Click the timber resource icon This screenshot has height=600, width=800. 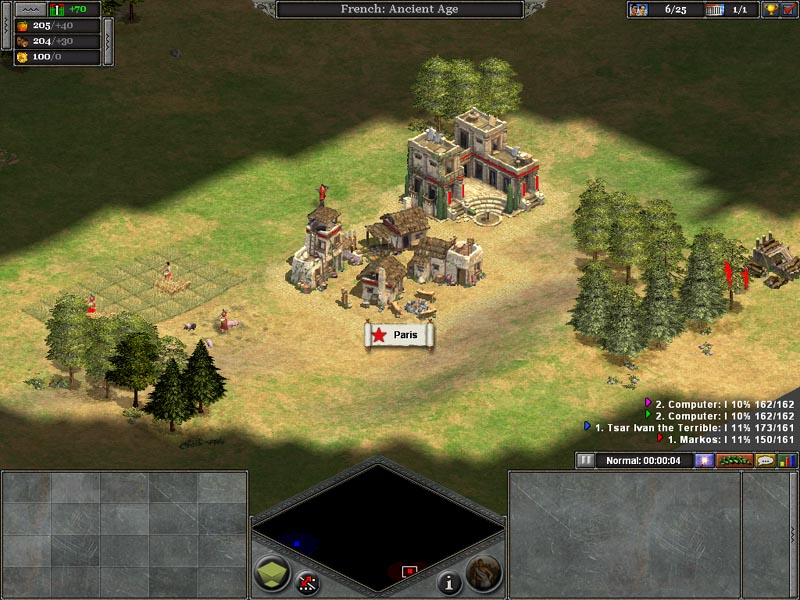21,42
